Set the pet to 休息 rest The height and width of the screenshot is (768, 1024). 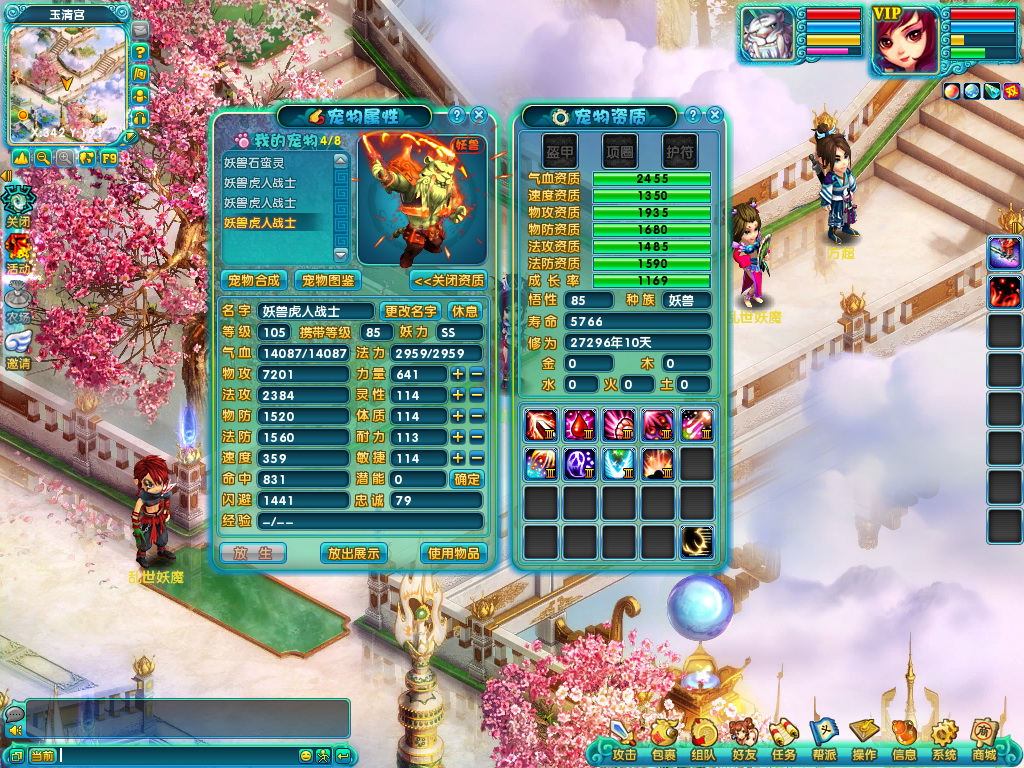point(464,311)
